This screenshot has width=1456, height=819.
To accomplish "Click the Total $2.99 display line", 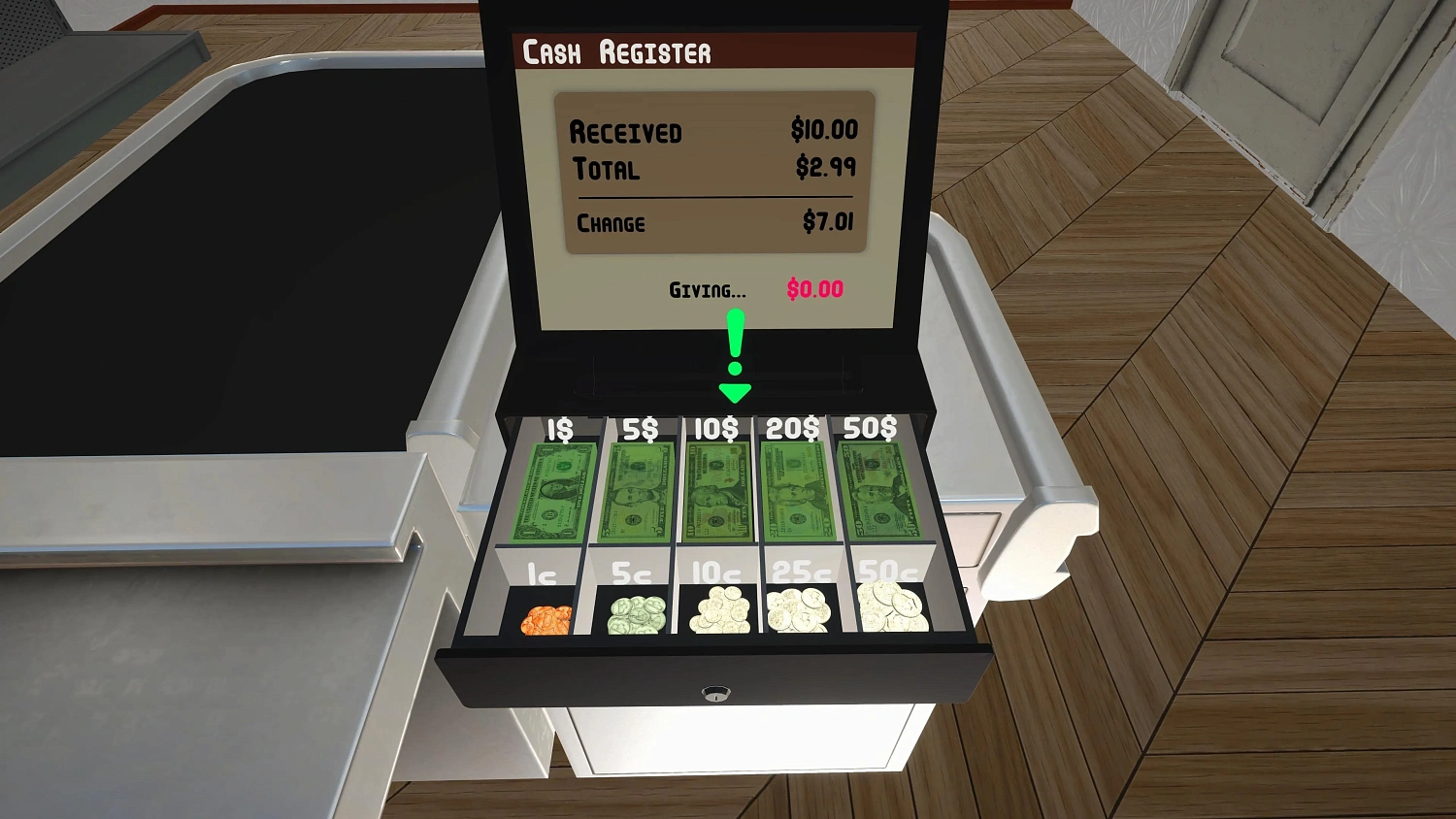I will (715, 167).
